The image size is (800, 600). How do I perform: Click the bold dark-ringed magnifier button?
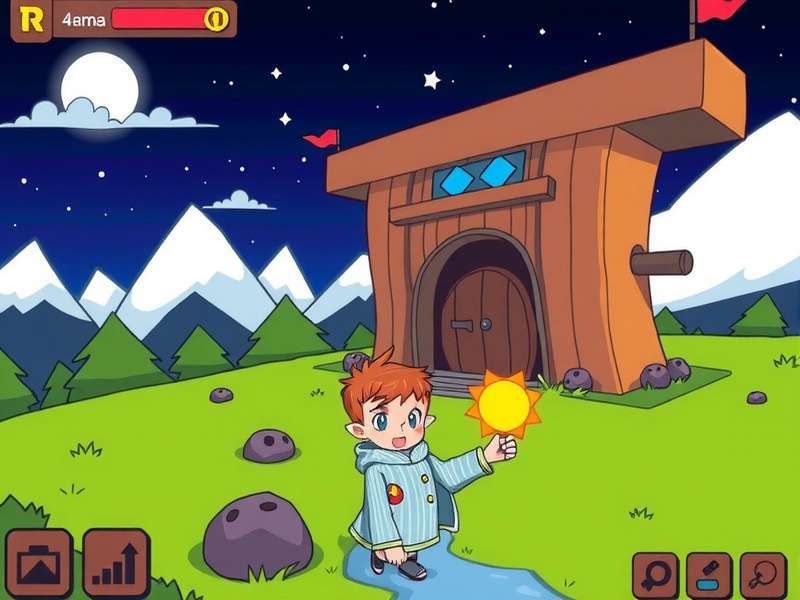[656, 575]
